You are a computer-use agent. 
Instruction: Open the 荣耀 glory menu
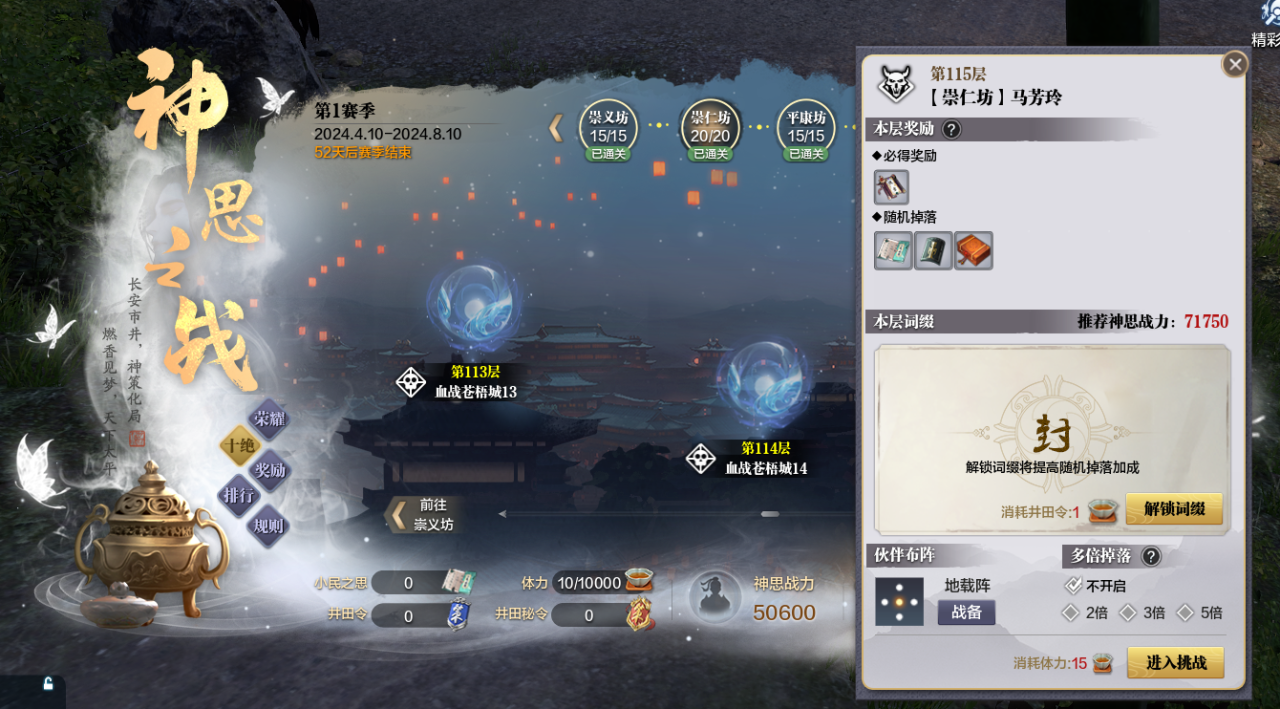tap(268, 418)
